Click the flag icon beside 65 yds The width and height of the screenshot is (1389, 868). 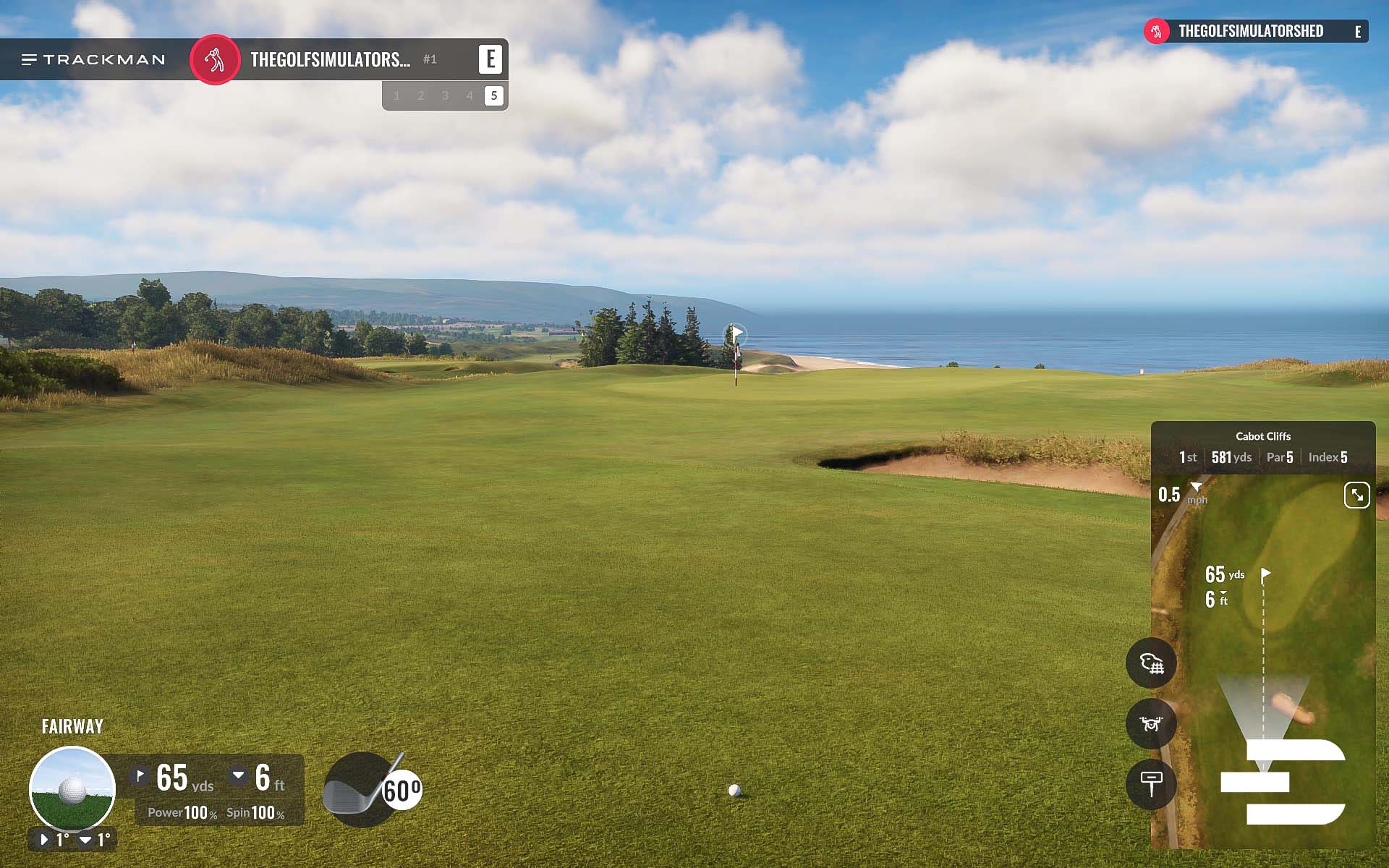[140, 775]
